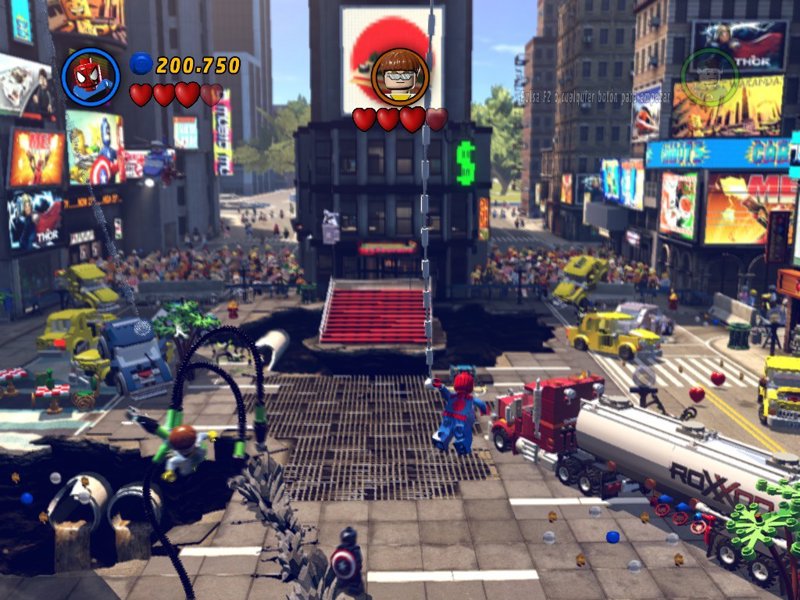The width and height of the screenshot is (800, 600).
Task: Select the Spider-Man character portrait
Action: point(90,76)
